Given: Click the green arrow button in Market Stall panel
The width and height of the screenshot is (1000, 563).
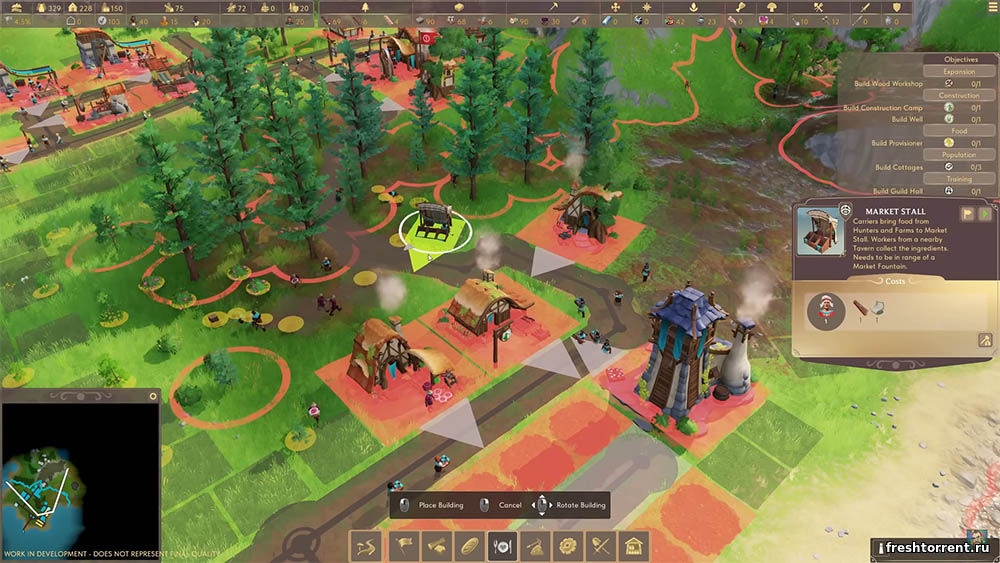Looking at the screenshot, I should [984, 214].
